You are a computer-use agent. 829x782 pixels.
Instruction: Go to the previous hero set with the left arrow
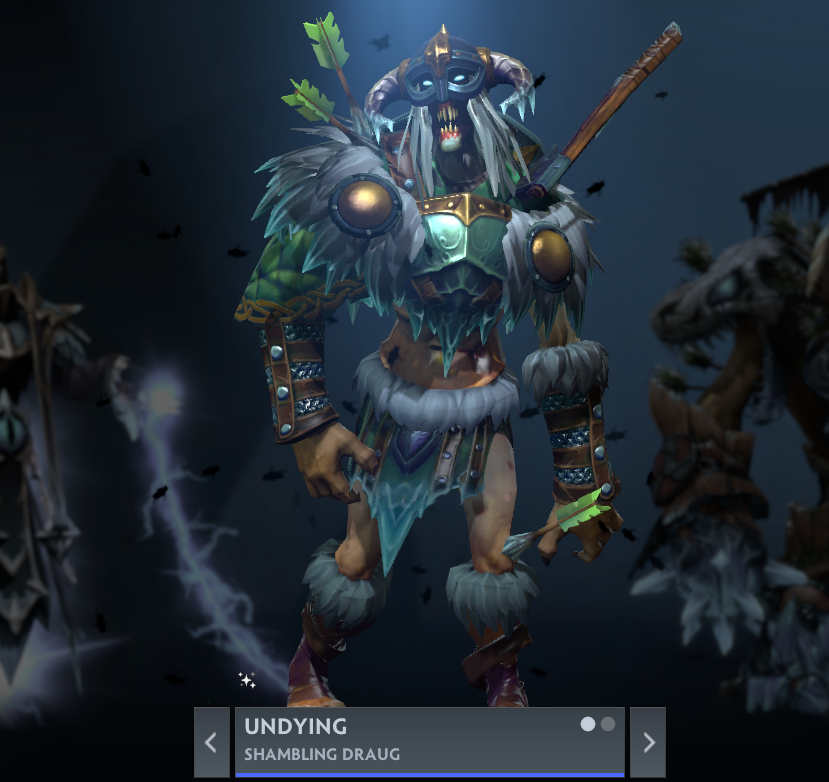(x=211, y=742)
